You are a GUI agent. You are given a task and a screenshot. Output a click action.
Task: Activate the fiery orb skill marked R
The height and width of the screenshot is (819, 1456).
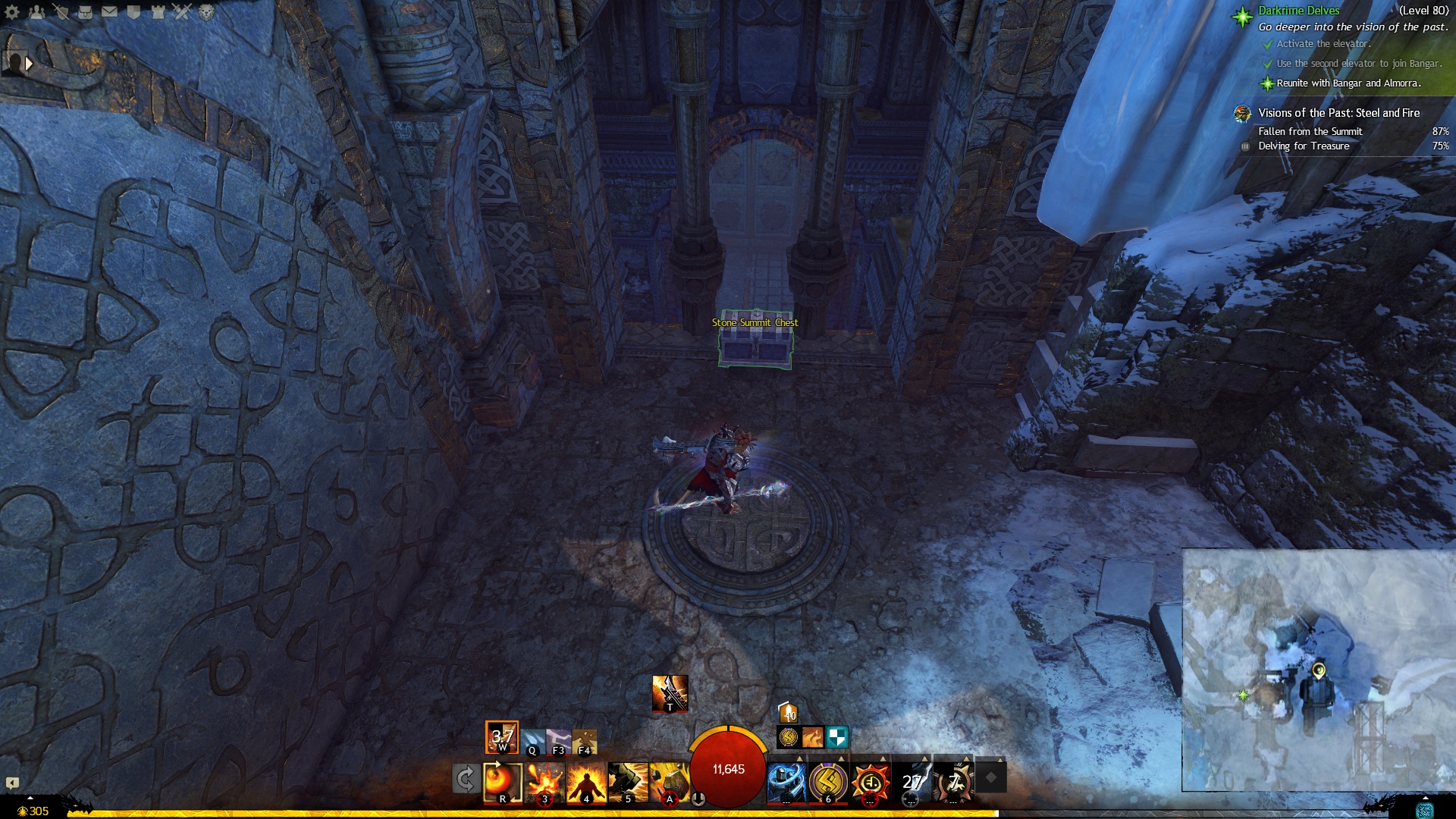tap(503, 782)
